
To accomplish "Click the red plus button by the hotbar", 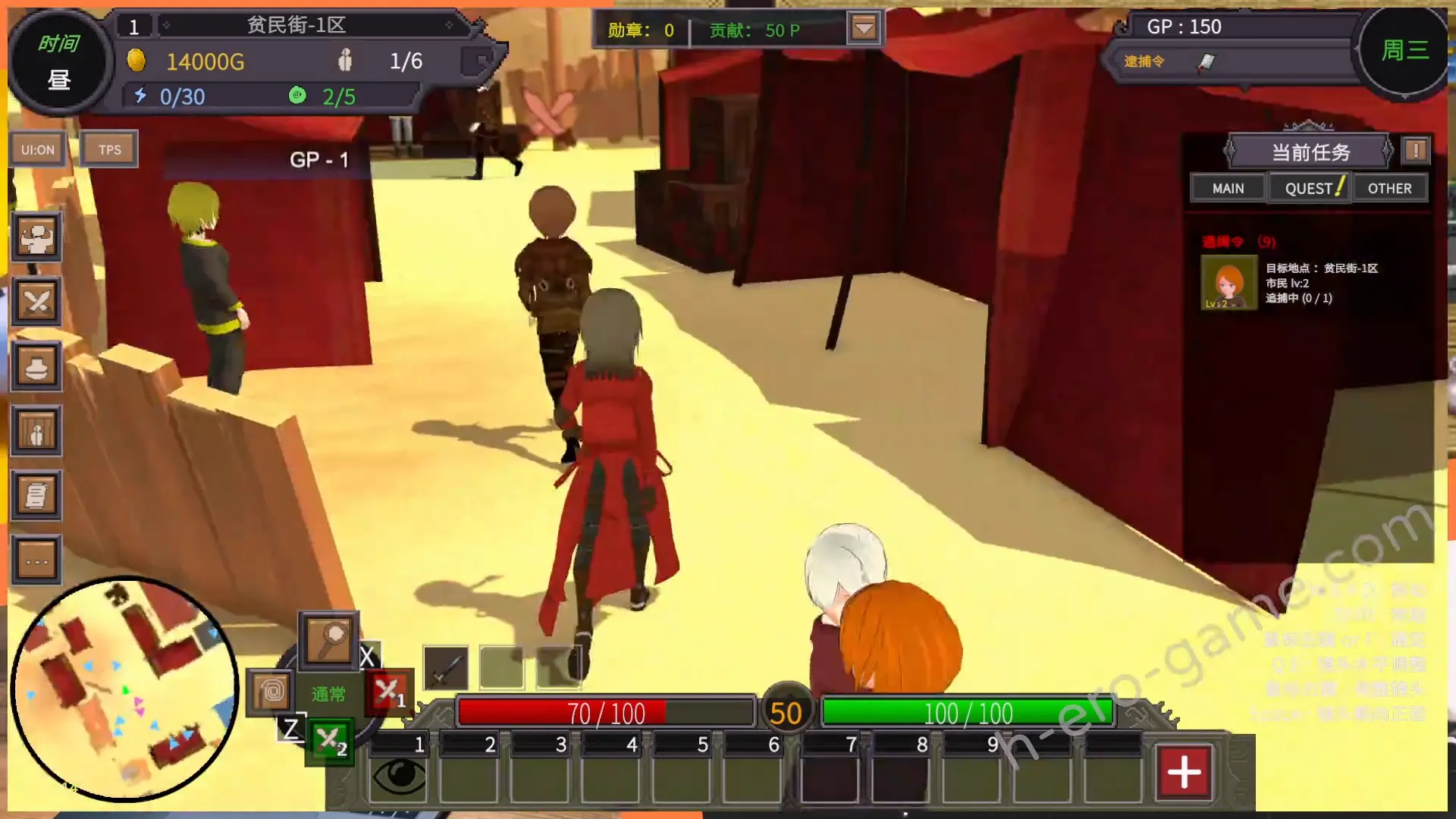I will click(x=1184, y=773).
